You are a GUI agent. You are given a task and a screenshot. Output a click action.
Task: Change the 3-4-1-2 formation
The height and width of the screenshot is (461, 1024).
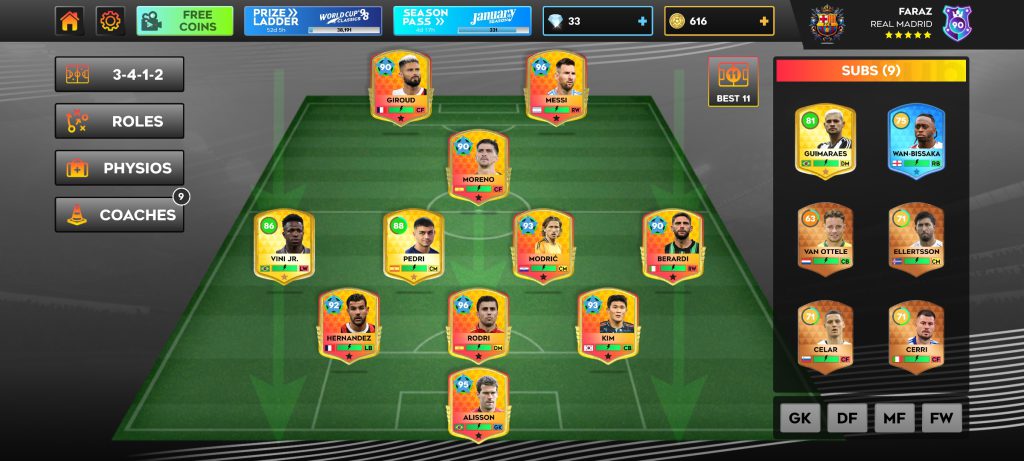pyautogui.click(x=119, y=75)
